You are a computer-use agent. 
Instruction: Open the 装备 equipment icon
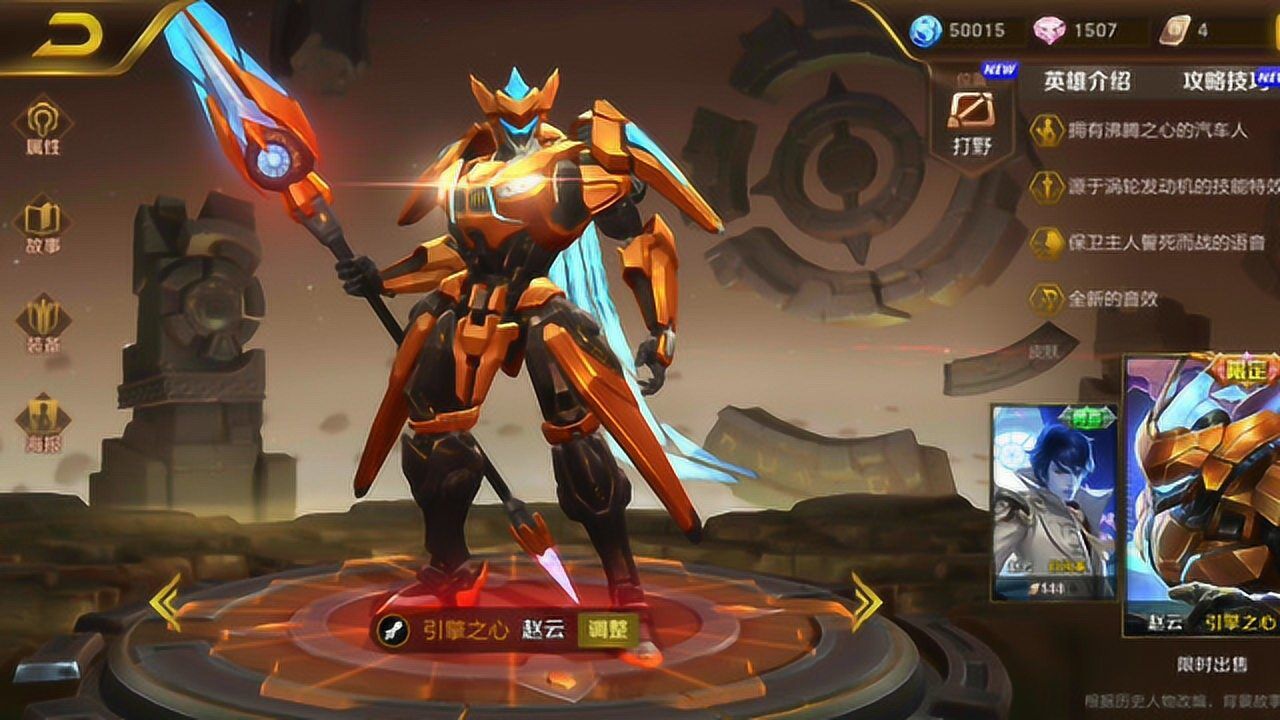pos(42,323)
